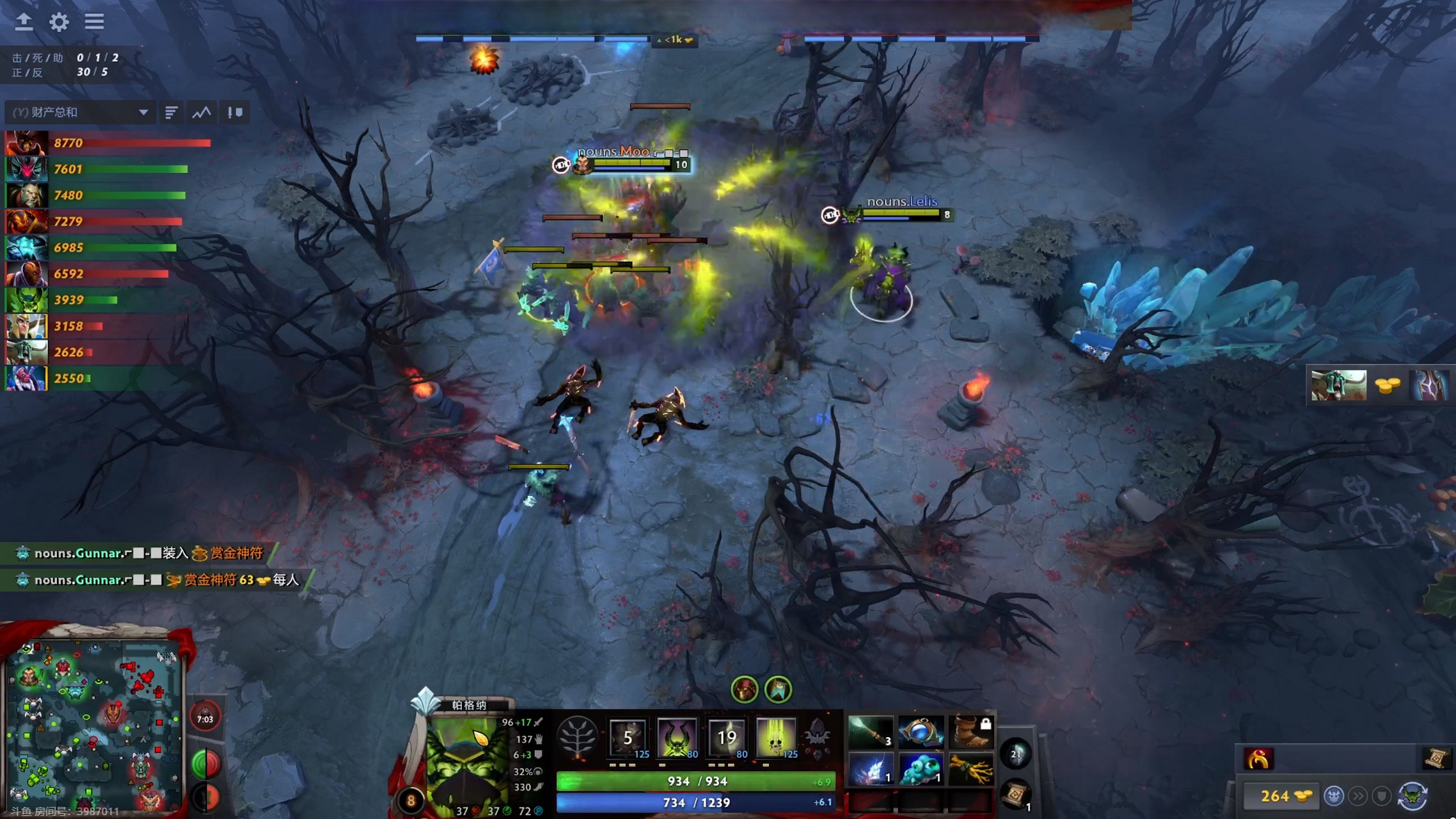Click the shield glyph icon in bottom-right cluster
This screenshot has width=1456, height=819.
tap(1381, 797)
